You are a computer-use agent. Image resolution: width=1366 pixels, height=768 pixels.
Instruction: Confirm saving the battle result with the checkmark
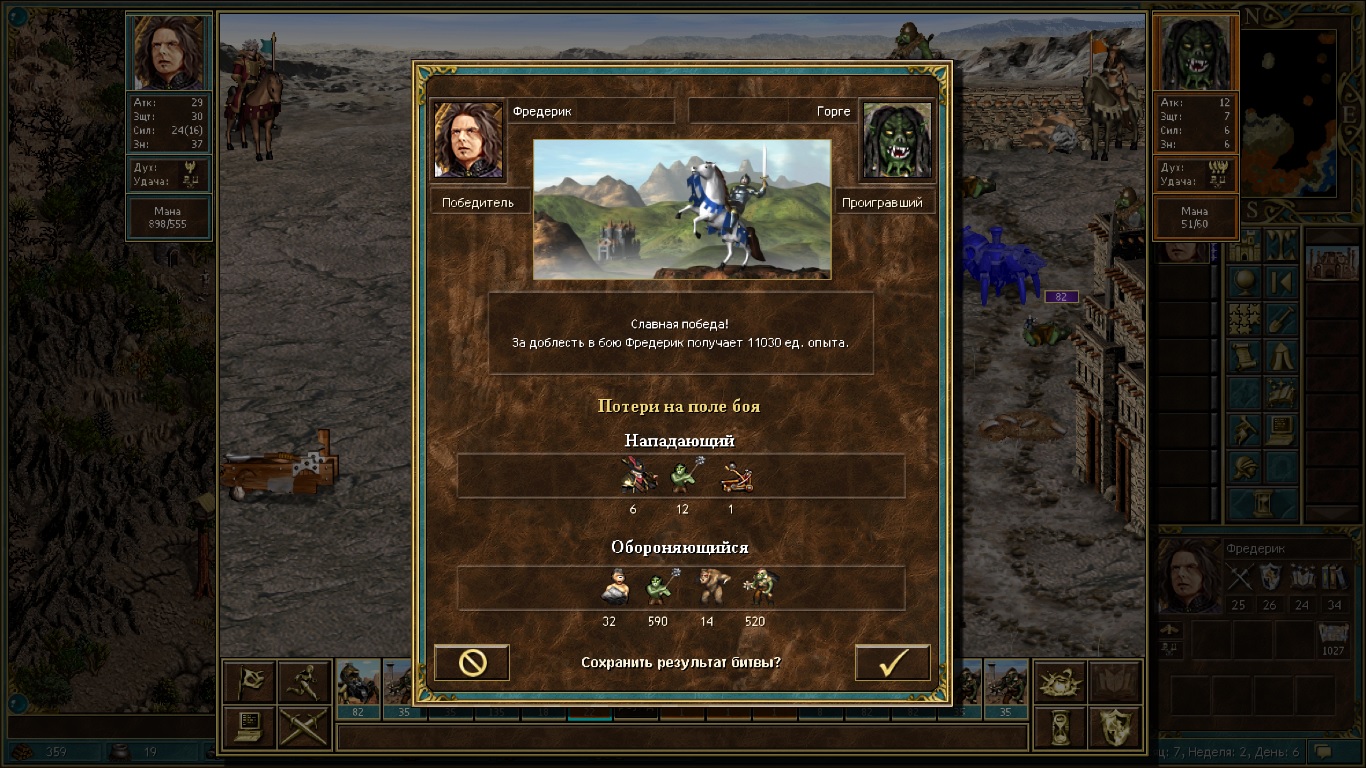(892, 663)
